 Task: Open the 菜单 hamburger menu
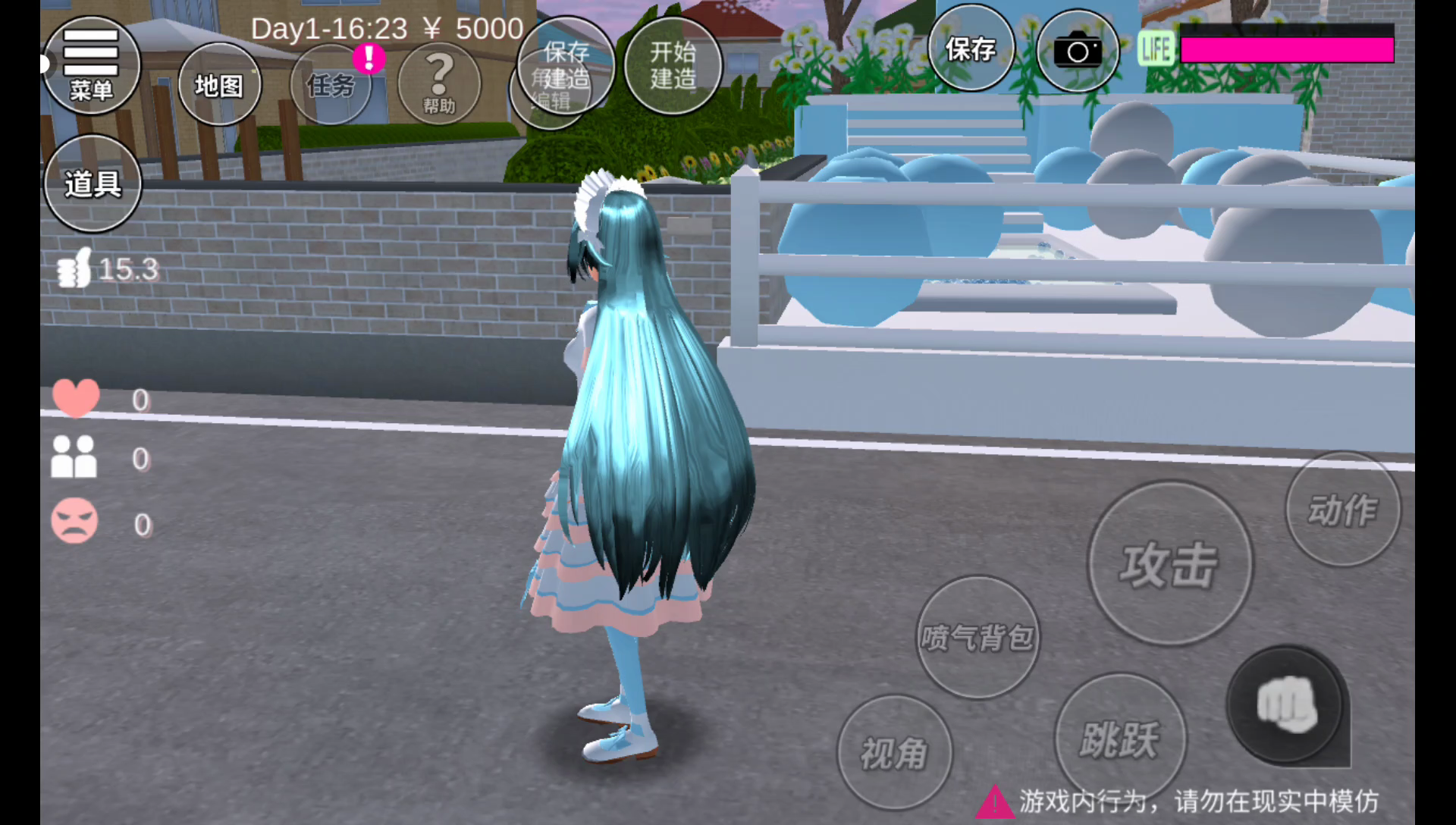pos(91,65)
